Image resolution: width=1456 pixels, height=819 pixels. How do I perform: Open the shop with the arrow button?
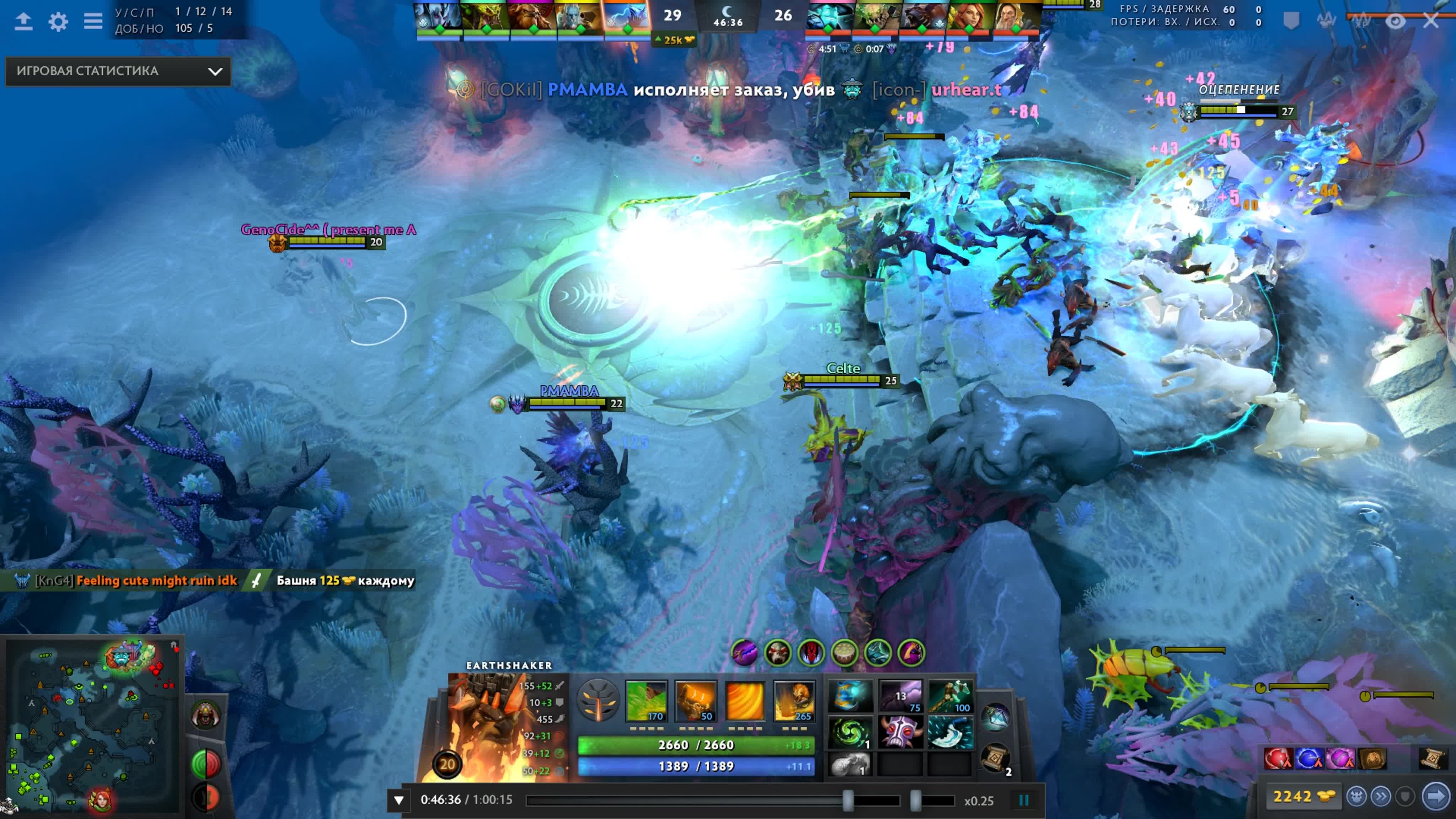click(x=1436, y=796)
